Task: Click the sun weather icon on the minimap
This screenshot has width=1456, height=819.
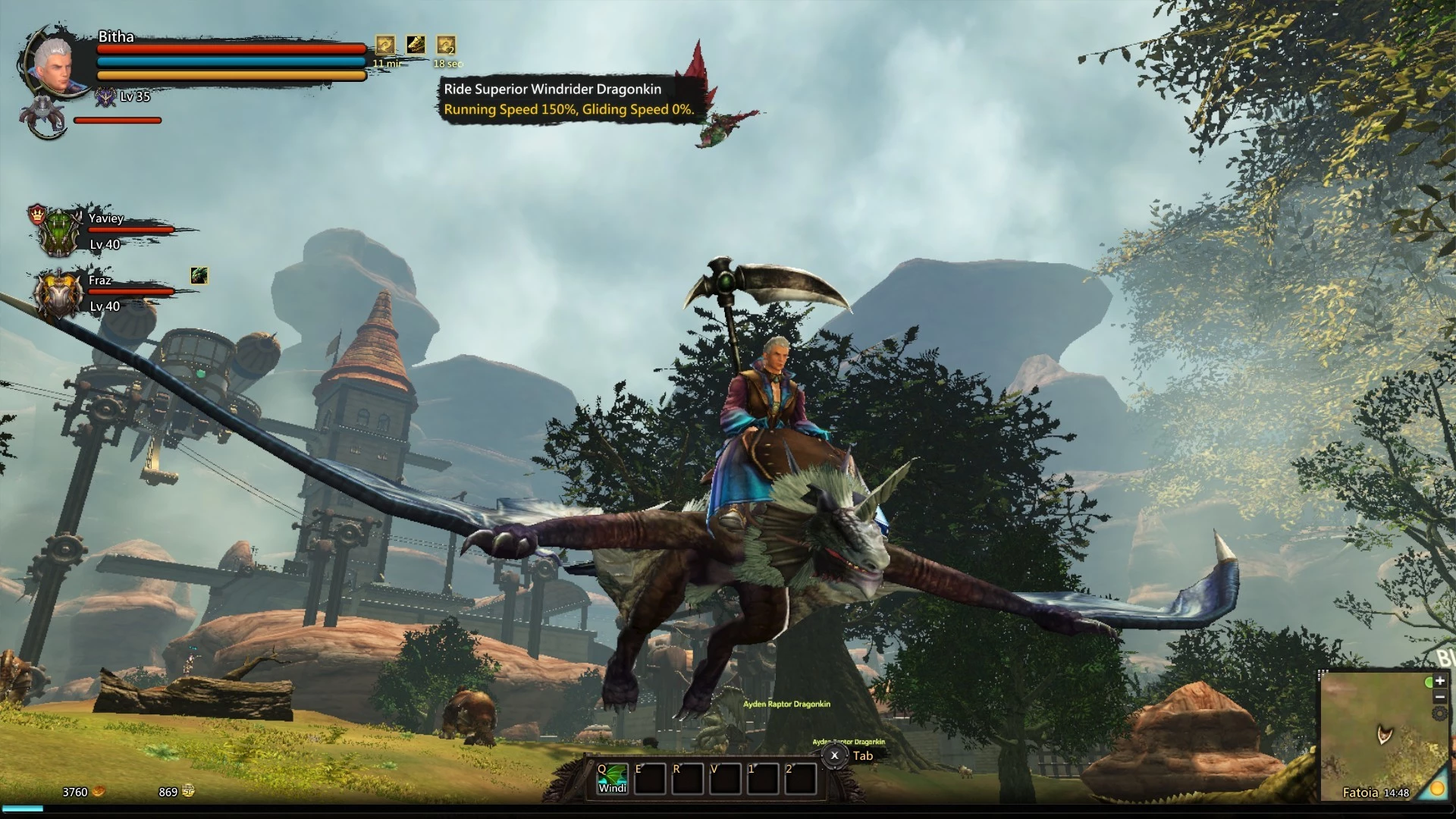Action: (x=1436, y=789)
